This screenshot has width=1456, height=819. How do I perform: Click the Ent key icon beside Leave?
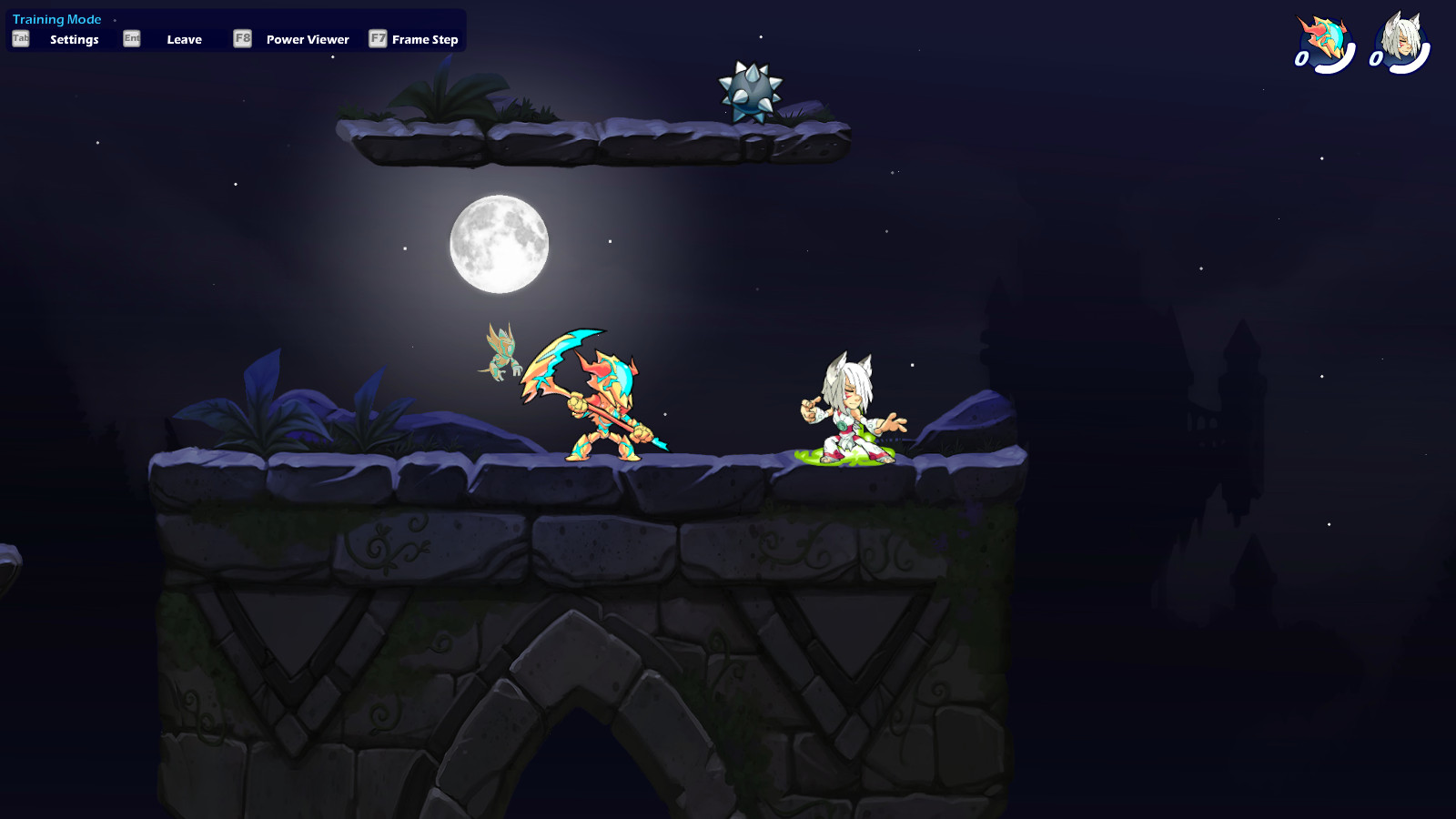click(x=130, y=39)
